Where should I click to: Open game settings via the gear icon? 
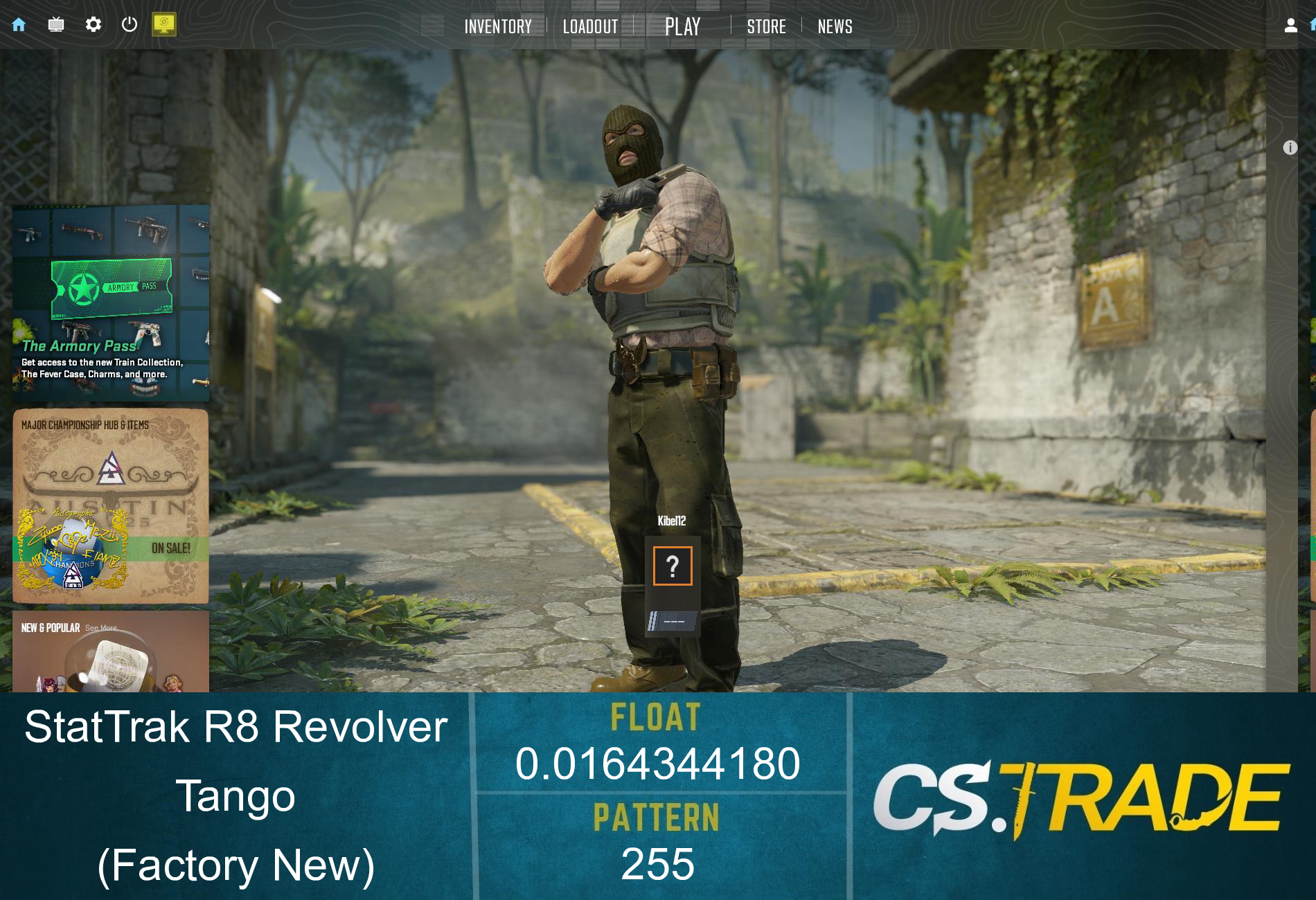click(x=95, y=24)
